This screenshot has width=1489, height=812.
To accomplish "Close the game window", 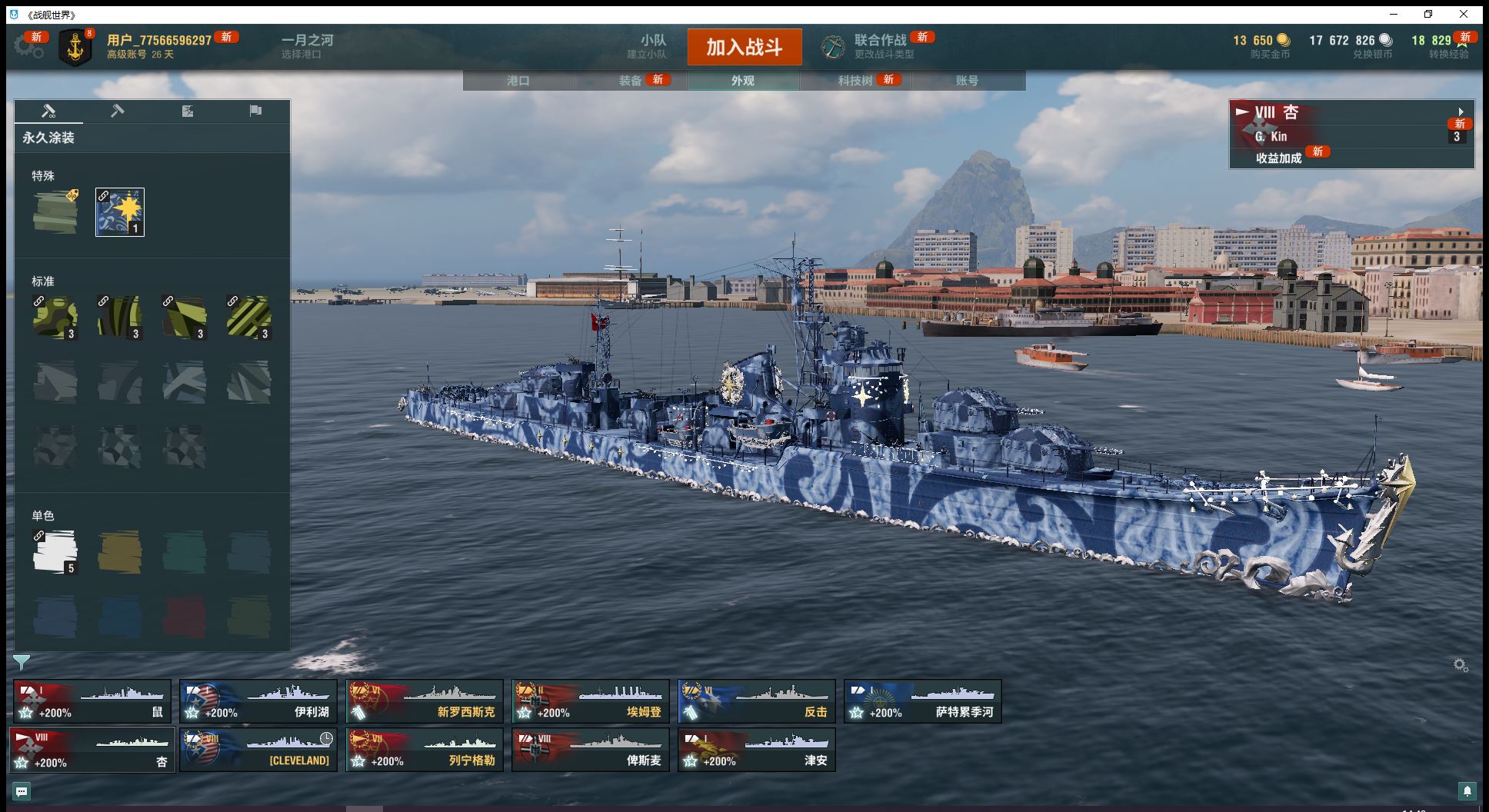I will [x=1464, y=14].
